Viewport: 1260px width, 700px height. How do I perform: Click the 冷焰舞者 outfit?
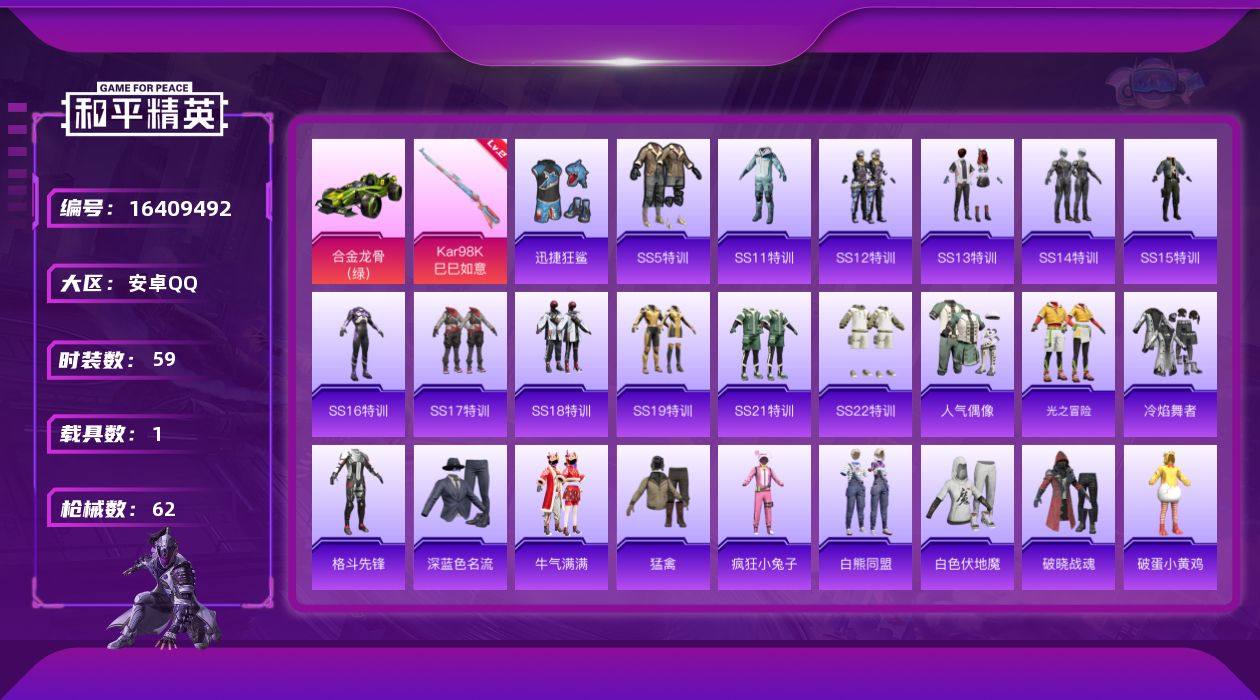[x=1170, y=364]
